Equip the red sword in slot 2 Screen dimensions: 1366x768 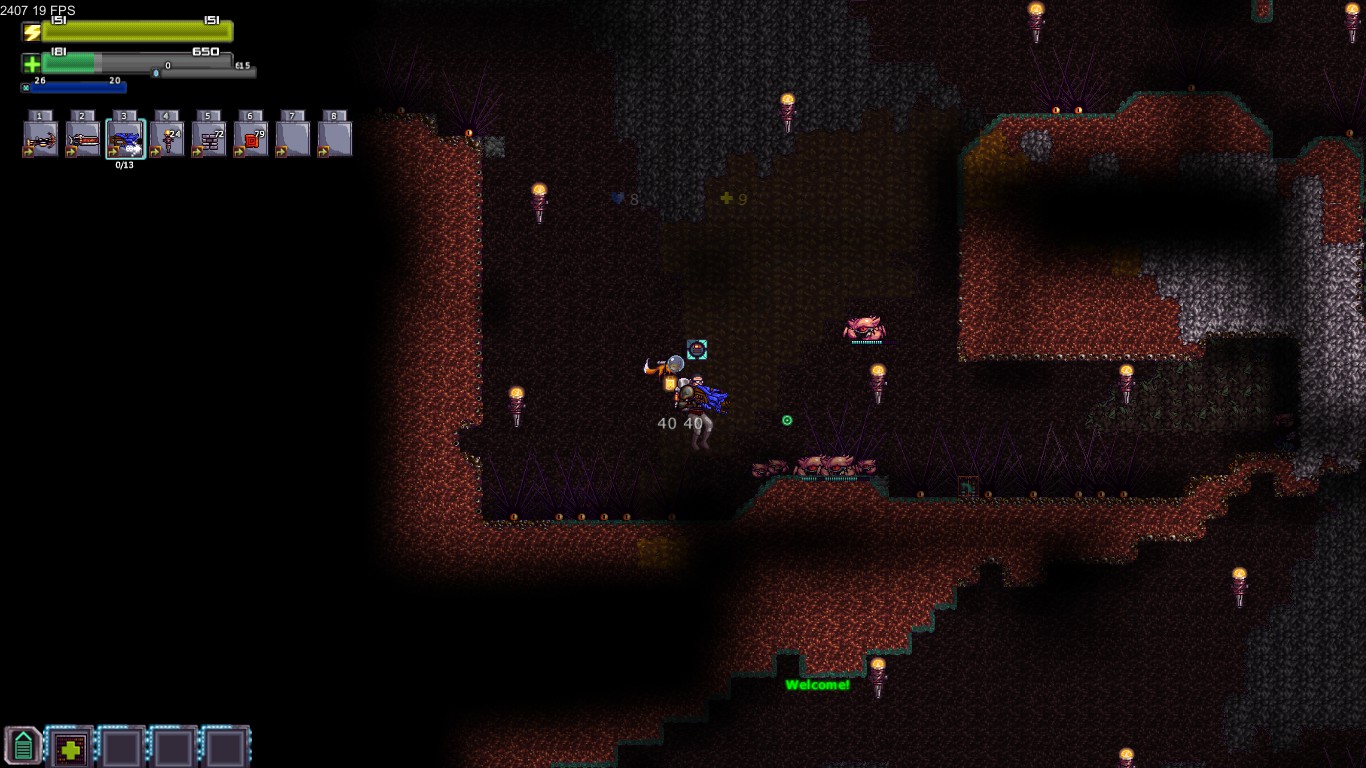[83, 139]
